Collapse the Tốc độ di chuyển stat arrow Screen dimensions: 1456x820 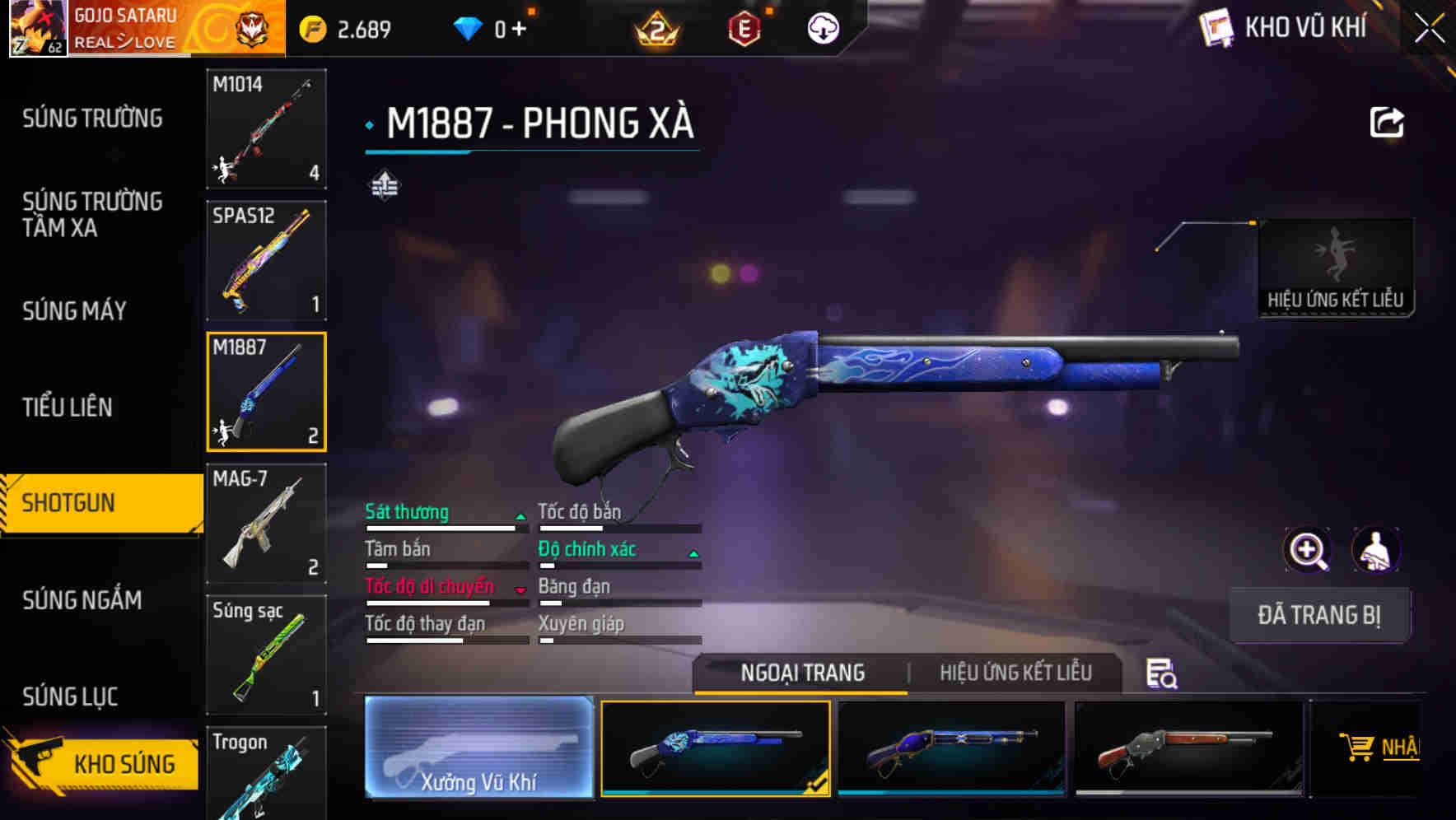click(x=520, y=589)
